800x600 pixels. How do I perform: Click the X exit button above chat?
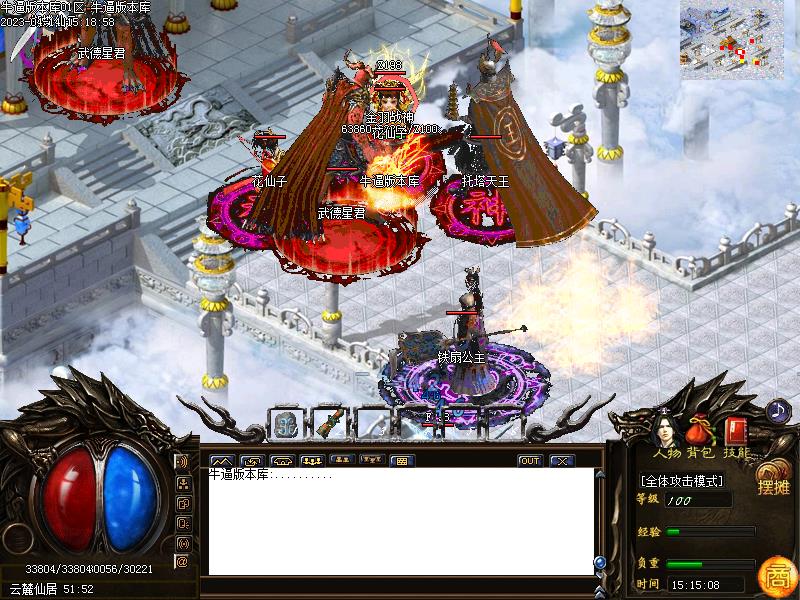click(x=562, y=461)
